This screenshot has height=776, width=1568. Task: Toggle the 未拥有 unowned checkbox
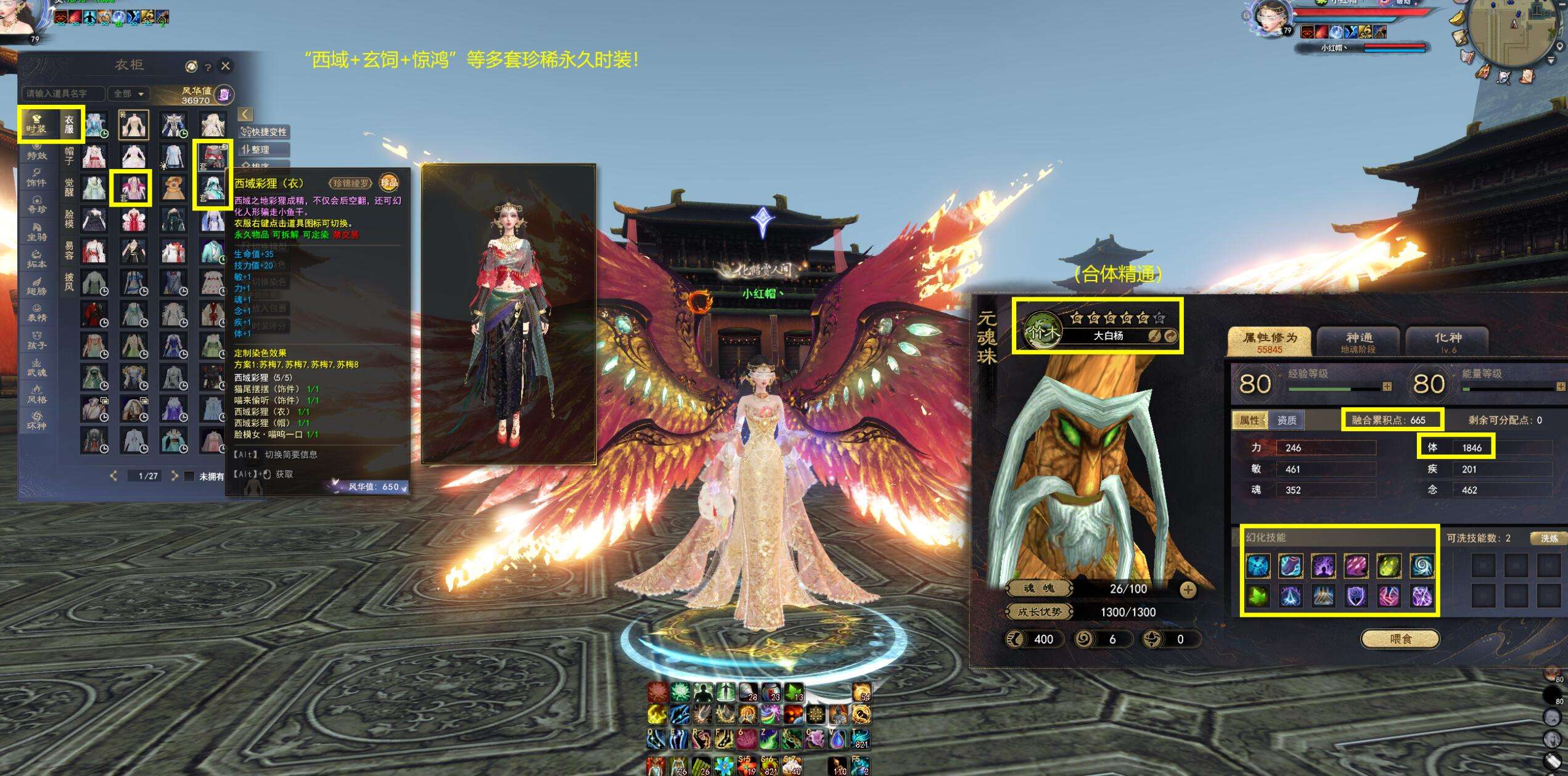(x=190, y=476)
